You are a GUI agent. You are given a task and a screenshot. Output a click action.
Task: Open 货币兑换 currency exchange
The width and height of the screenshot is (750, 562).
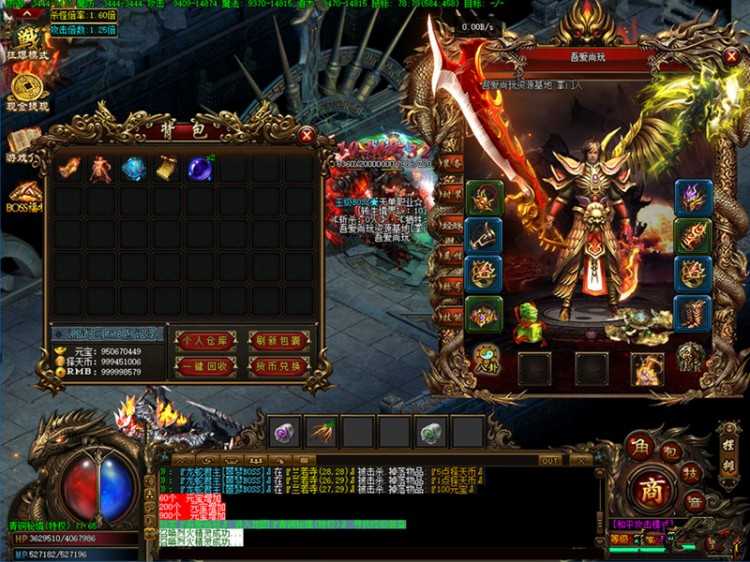click(277, 366)
